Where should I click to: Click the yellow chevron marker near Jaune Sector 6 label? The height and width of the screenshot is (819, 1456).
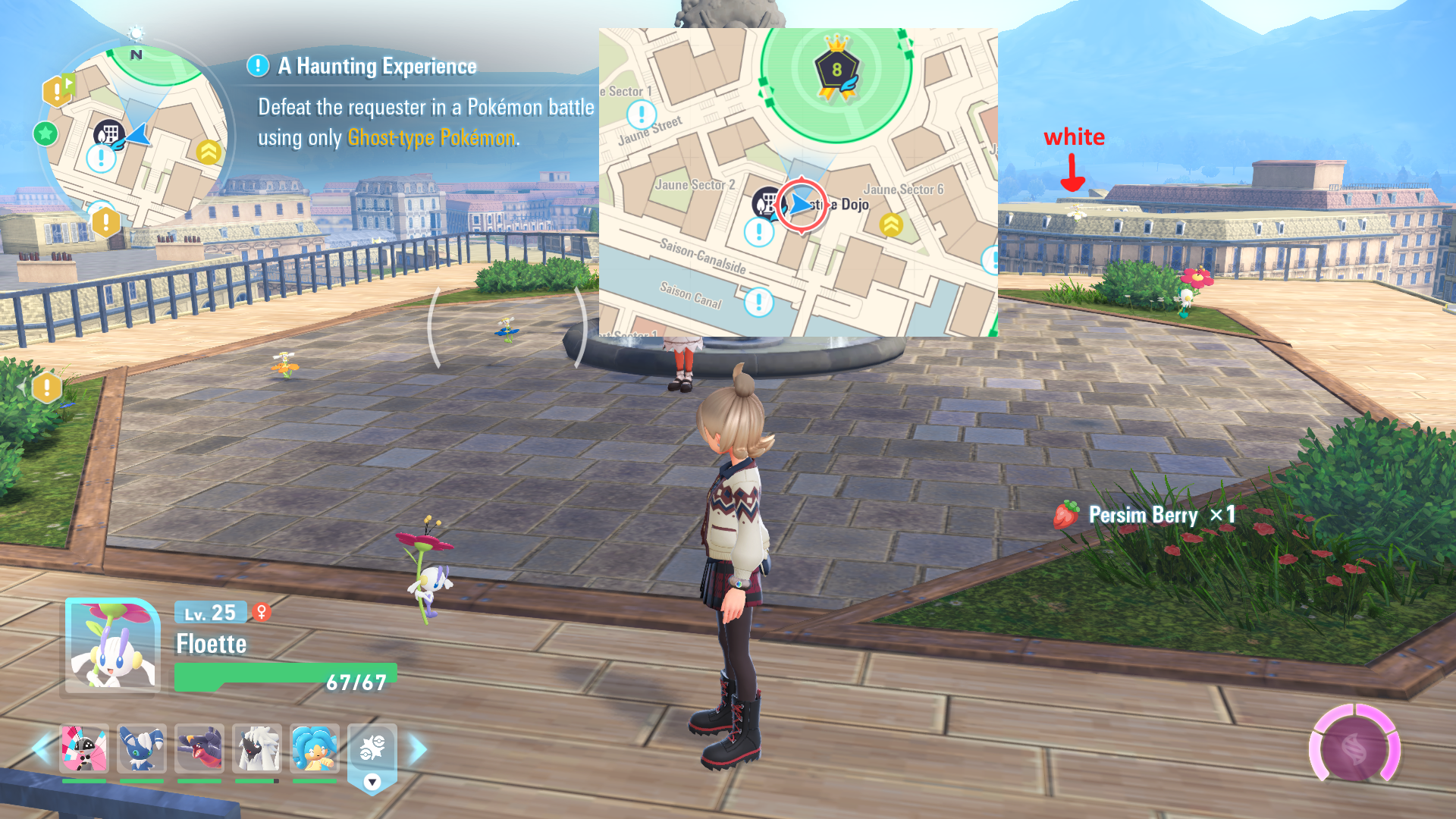(891, 224)
